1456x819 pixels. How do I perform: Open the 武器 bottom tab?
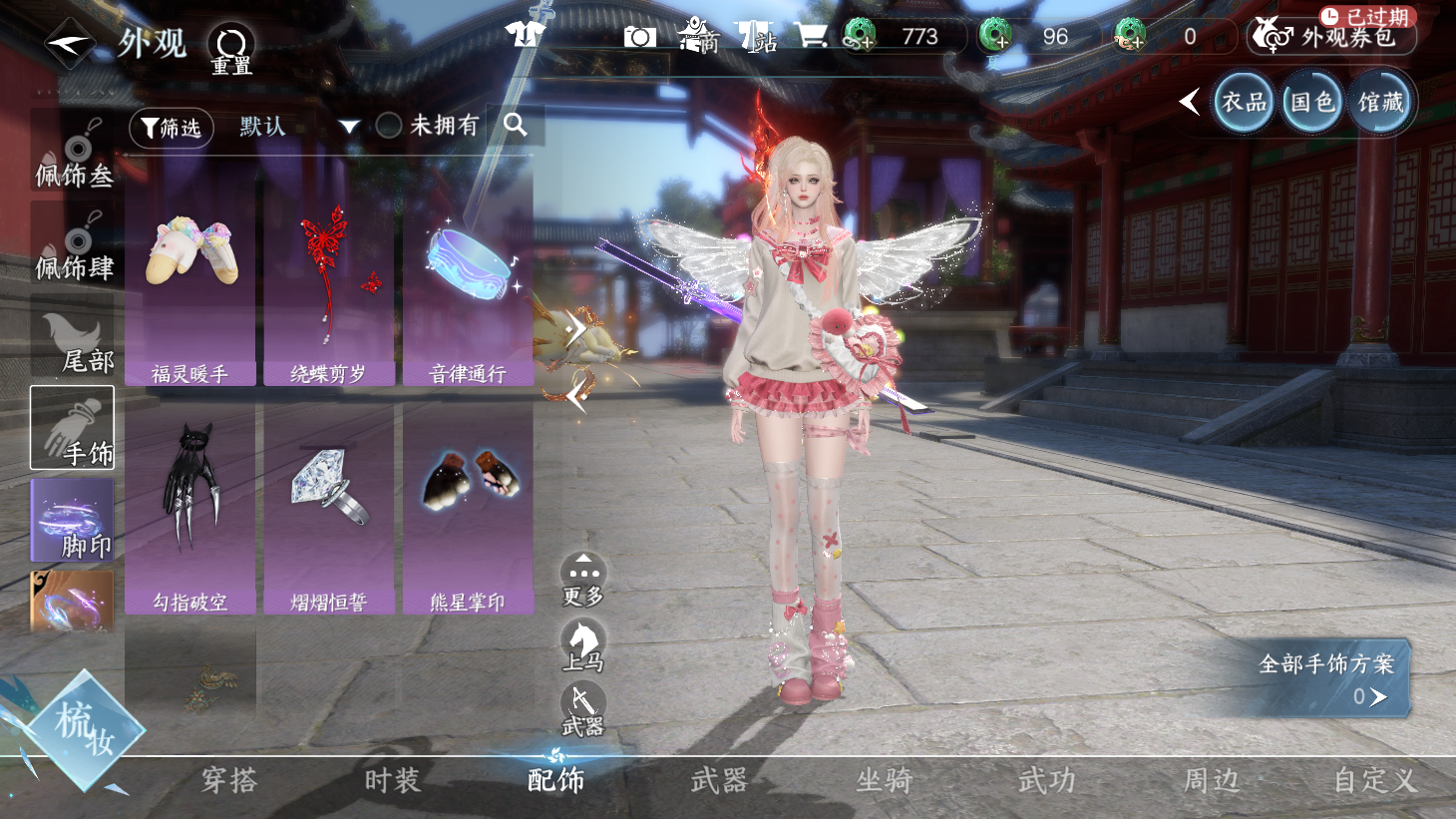[719, 780]
